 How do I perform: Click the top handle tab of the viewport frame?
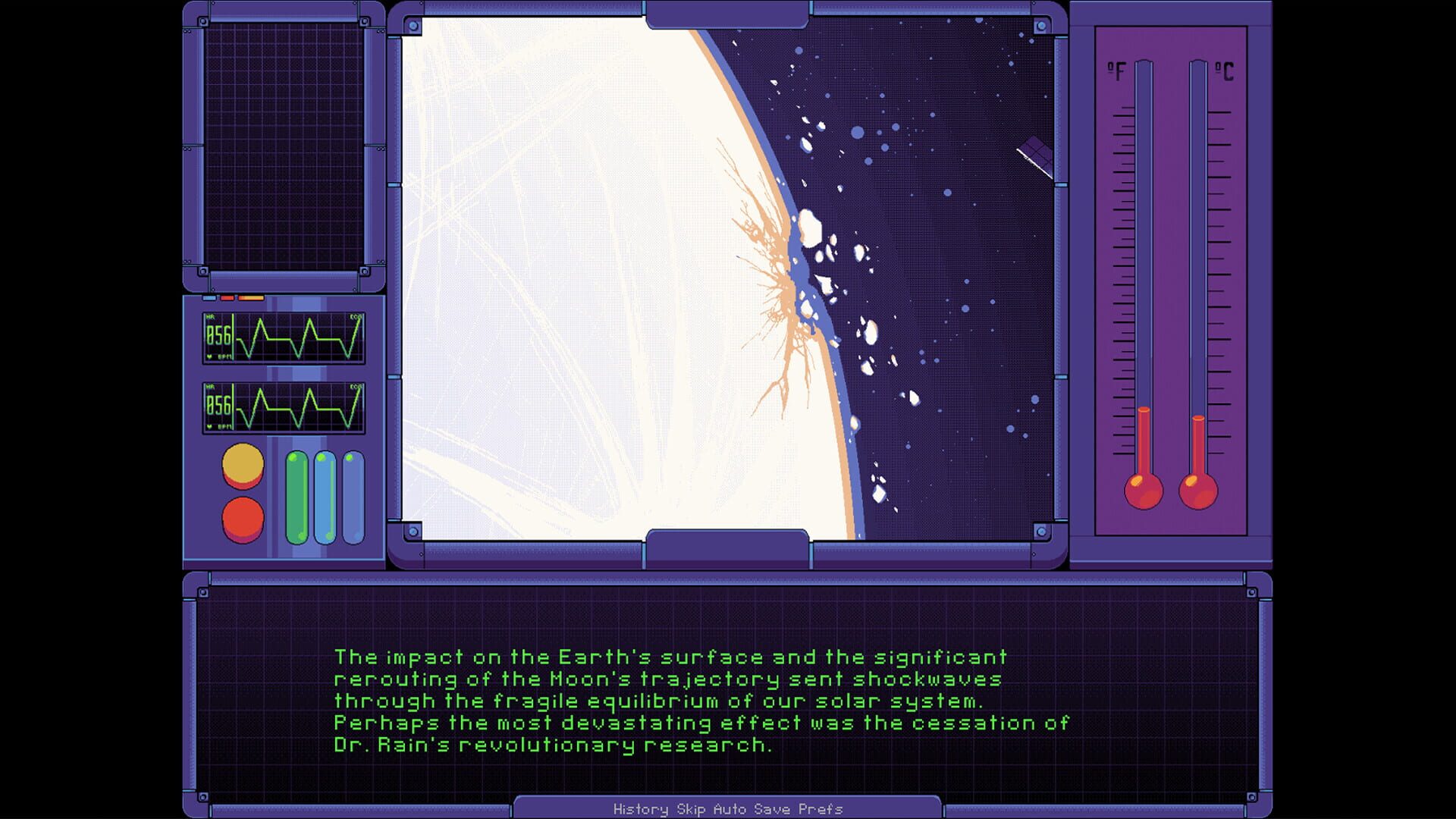point(726,14)
